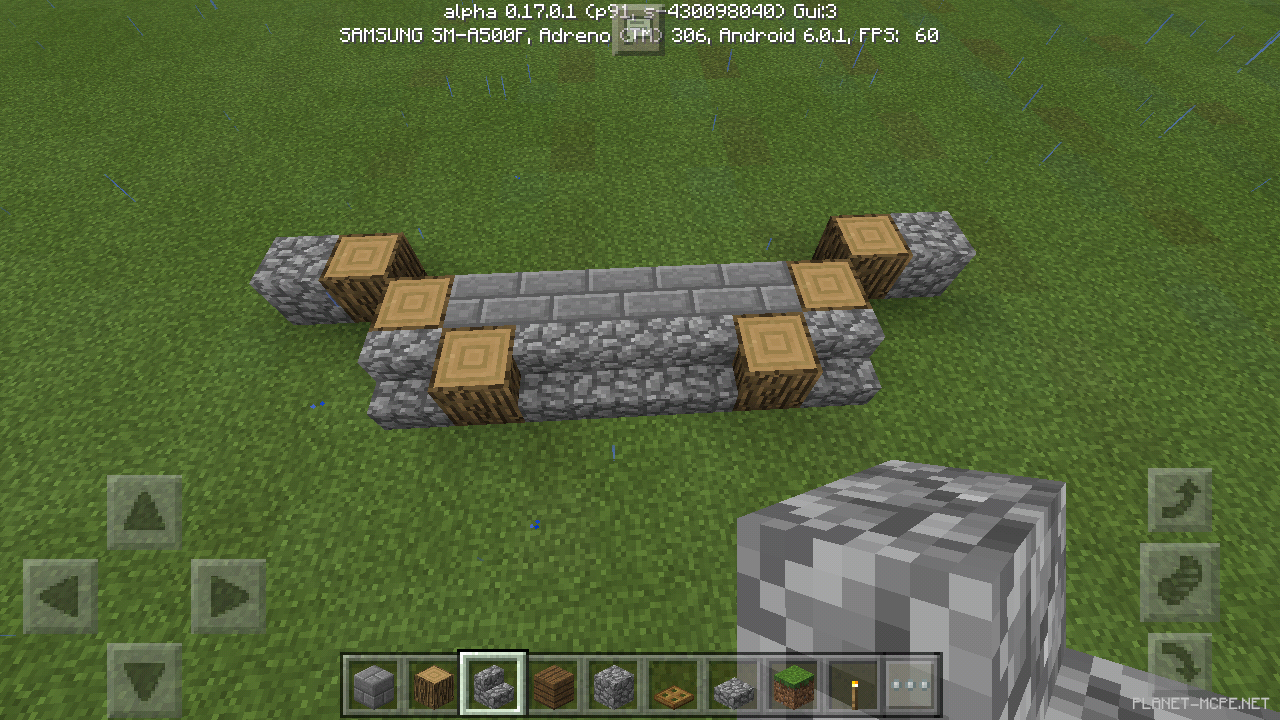Select the stone bricks in the hotbar
Image resolution: width=1280 pixels, height=720 pixels.
click(373, 684)
